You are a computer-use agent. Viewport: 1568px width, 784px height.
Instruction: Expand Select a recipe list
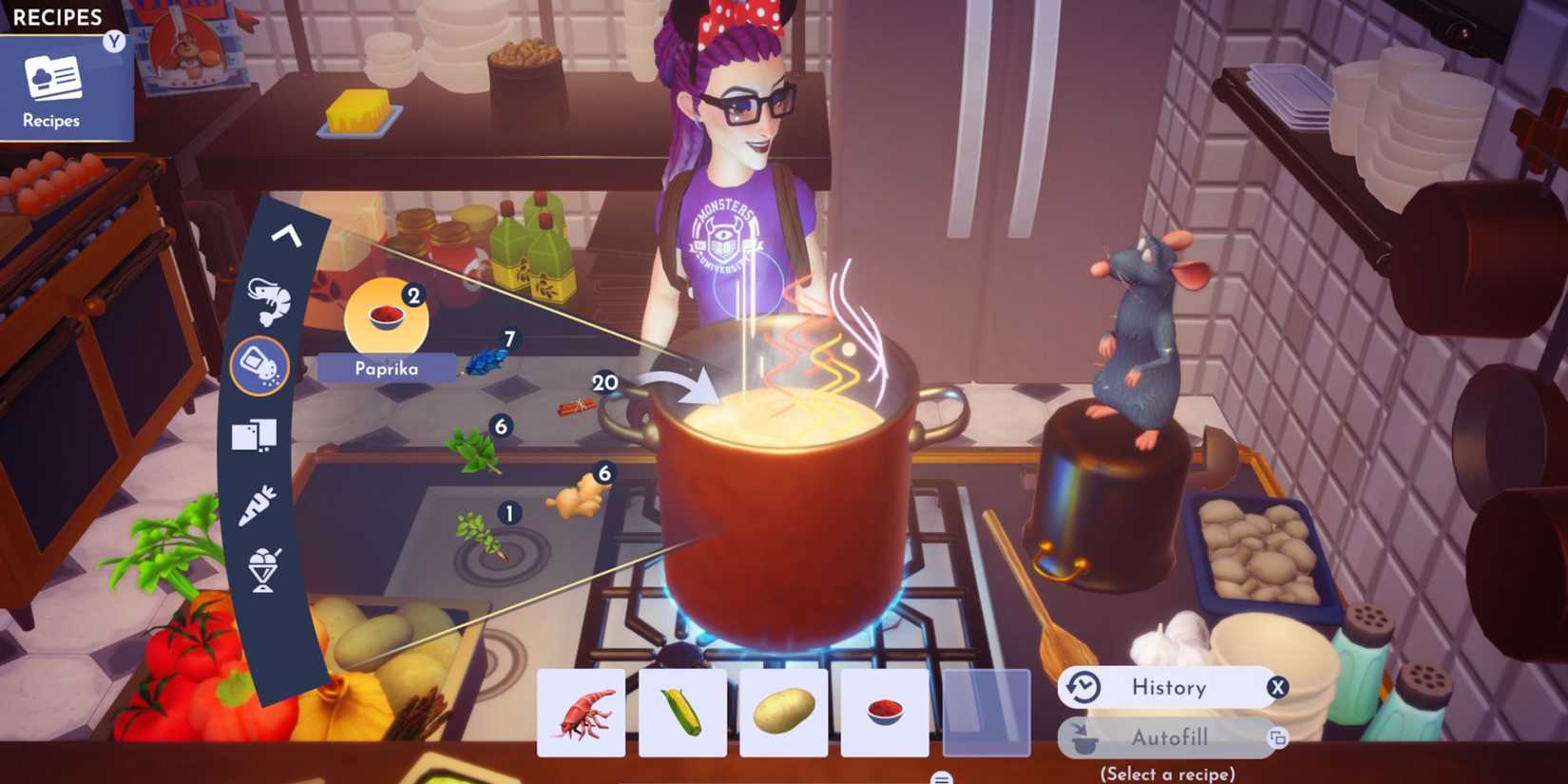point(1167,773)
